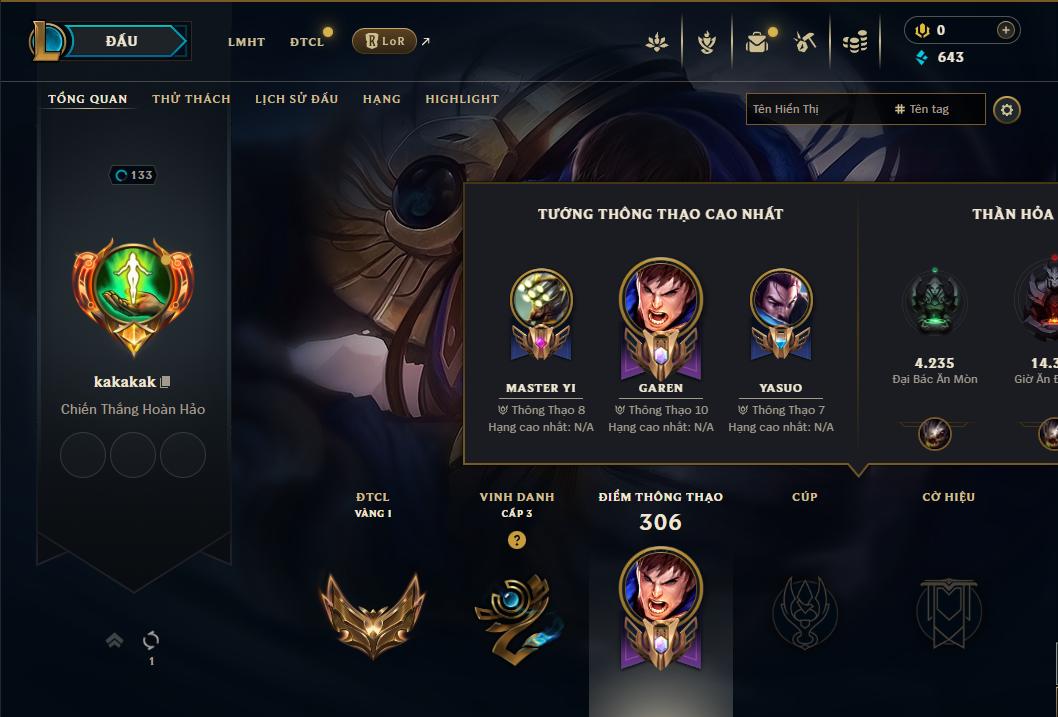The width and height of the screenshot is (1058, 717).
Task: Click the ĐẤU play button
Action: pyautogui.click(x=122, y=41)
